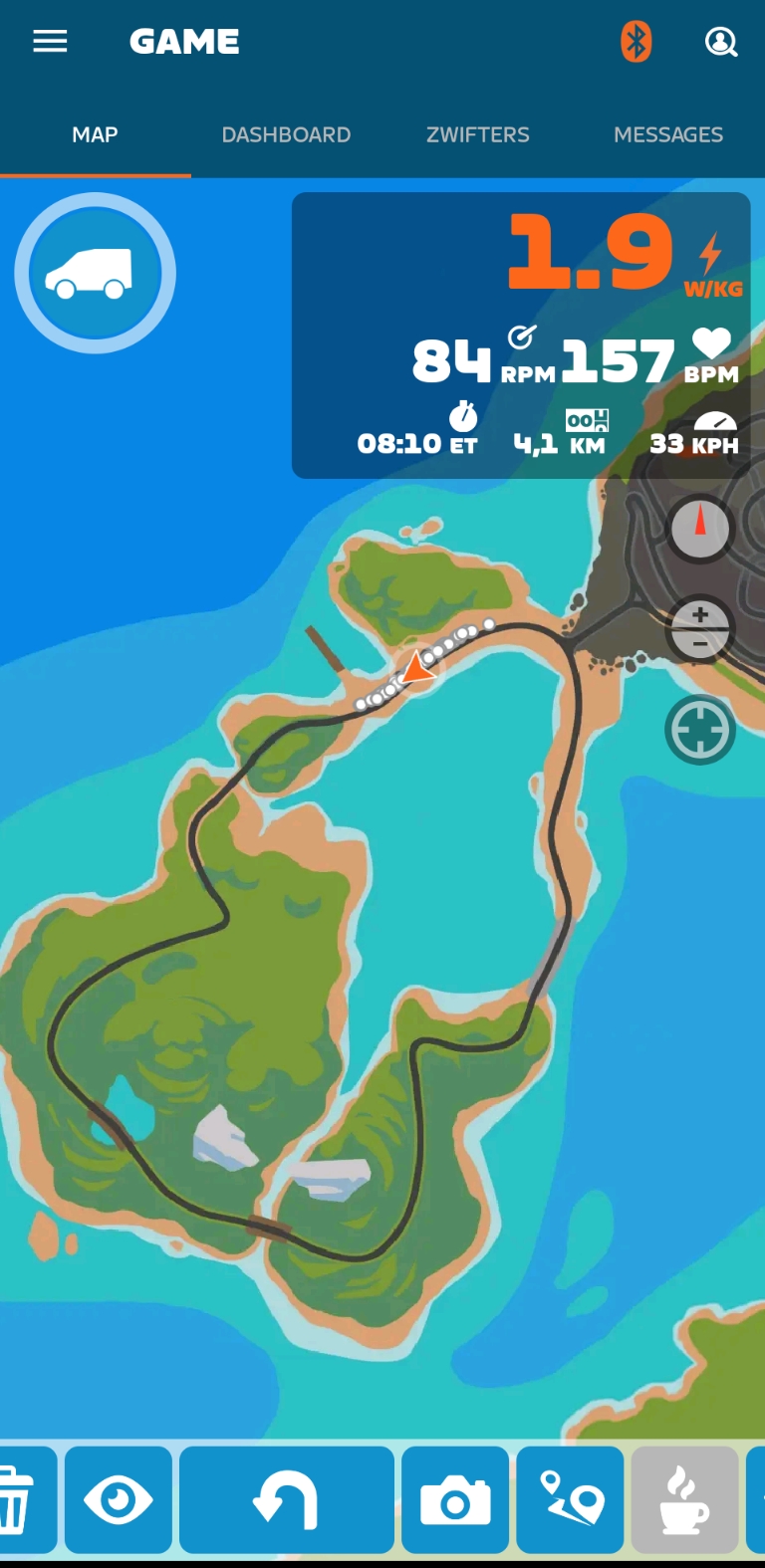Open the hamburger menu
Viewport: 765px width, 1568px height.
click(x=50, y=42)
